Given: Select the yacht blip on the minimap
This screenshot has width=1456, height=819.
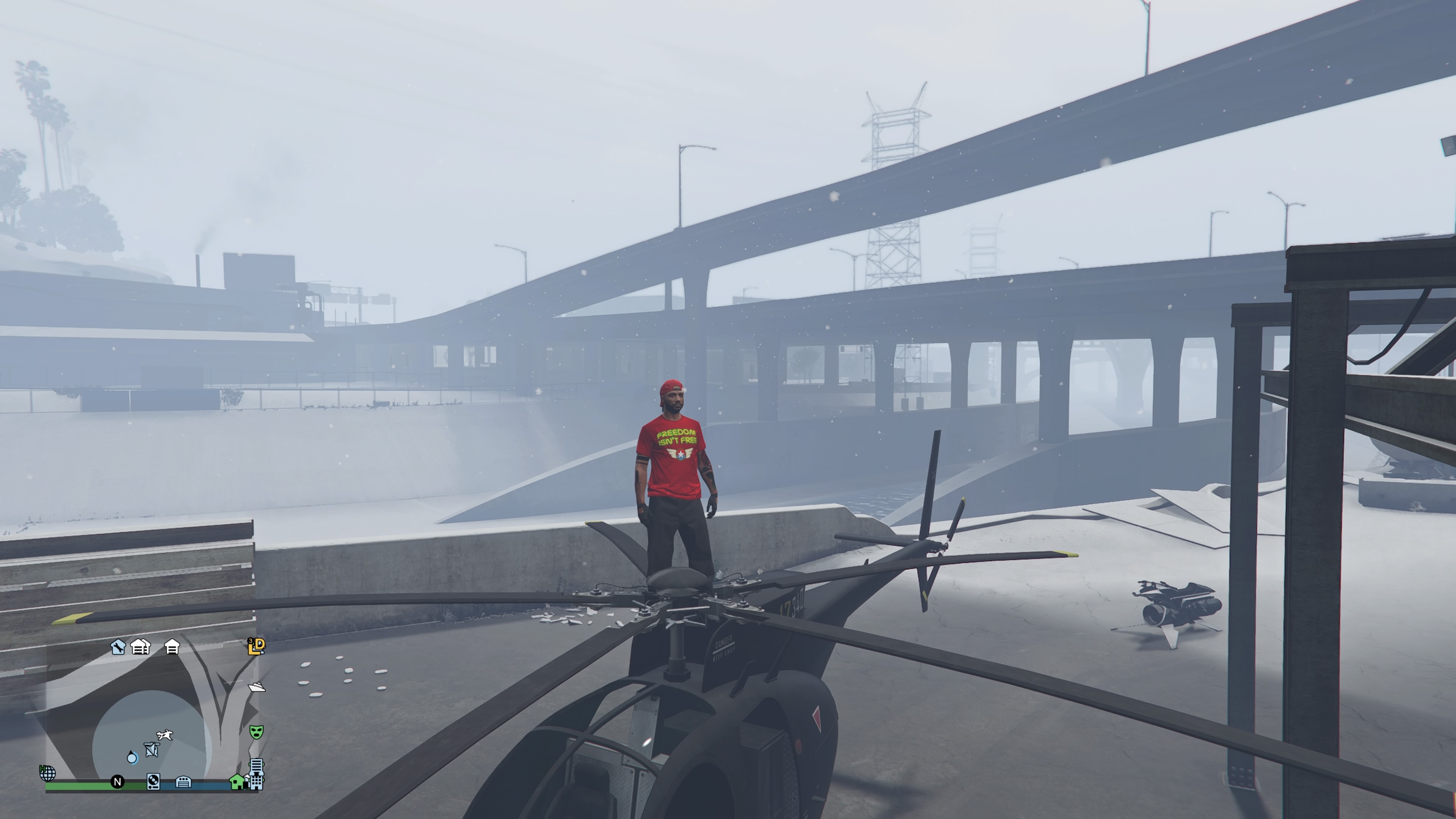Looking at the screenshot, I should (257, 687).
